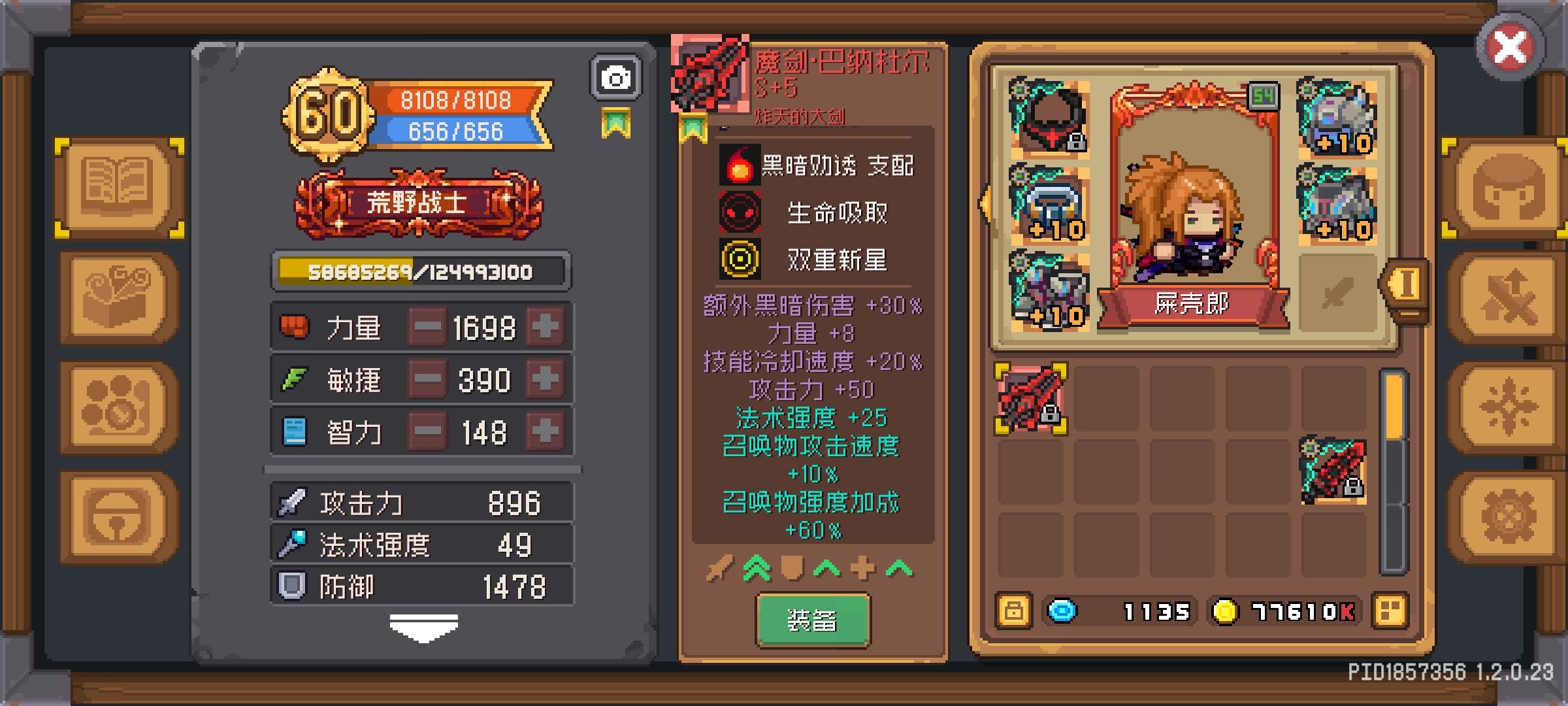This screenshot has width=1568, height=706.
Task: Select the 荒野战士 class banner
Action: (x=420, y=202)
